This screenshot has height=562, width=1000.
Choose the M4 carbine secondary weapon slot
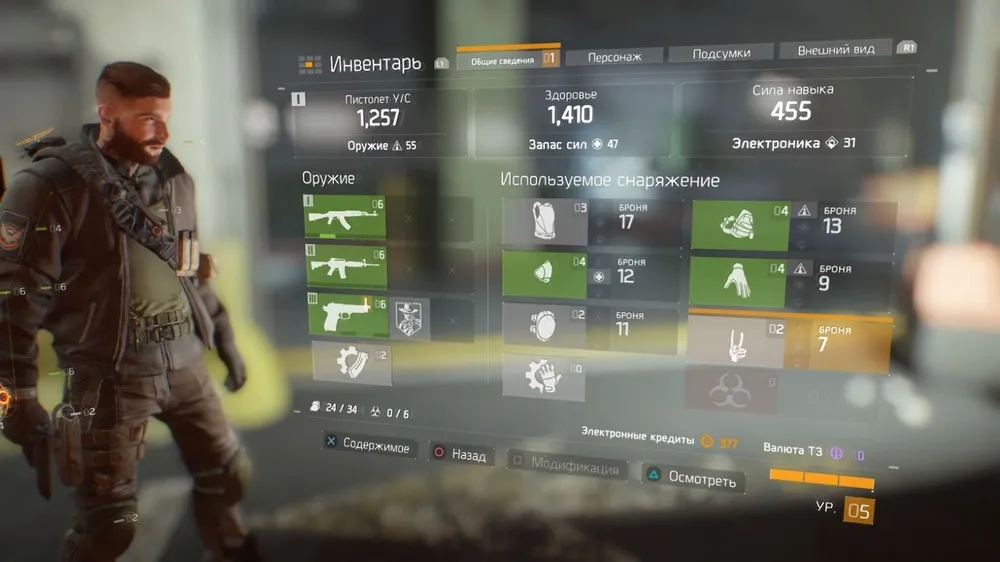(345, 267)
